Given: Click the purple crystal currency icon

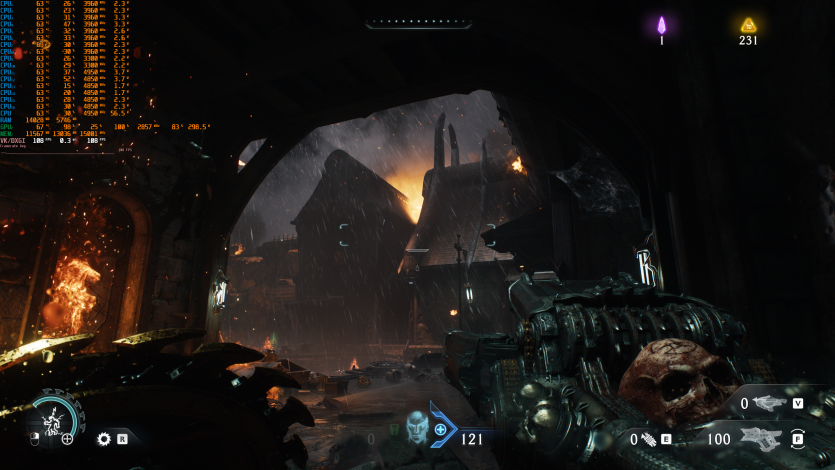Looking at the screenshot, I should (661, 26).
